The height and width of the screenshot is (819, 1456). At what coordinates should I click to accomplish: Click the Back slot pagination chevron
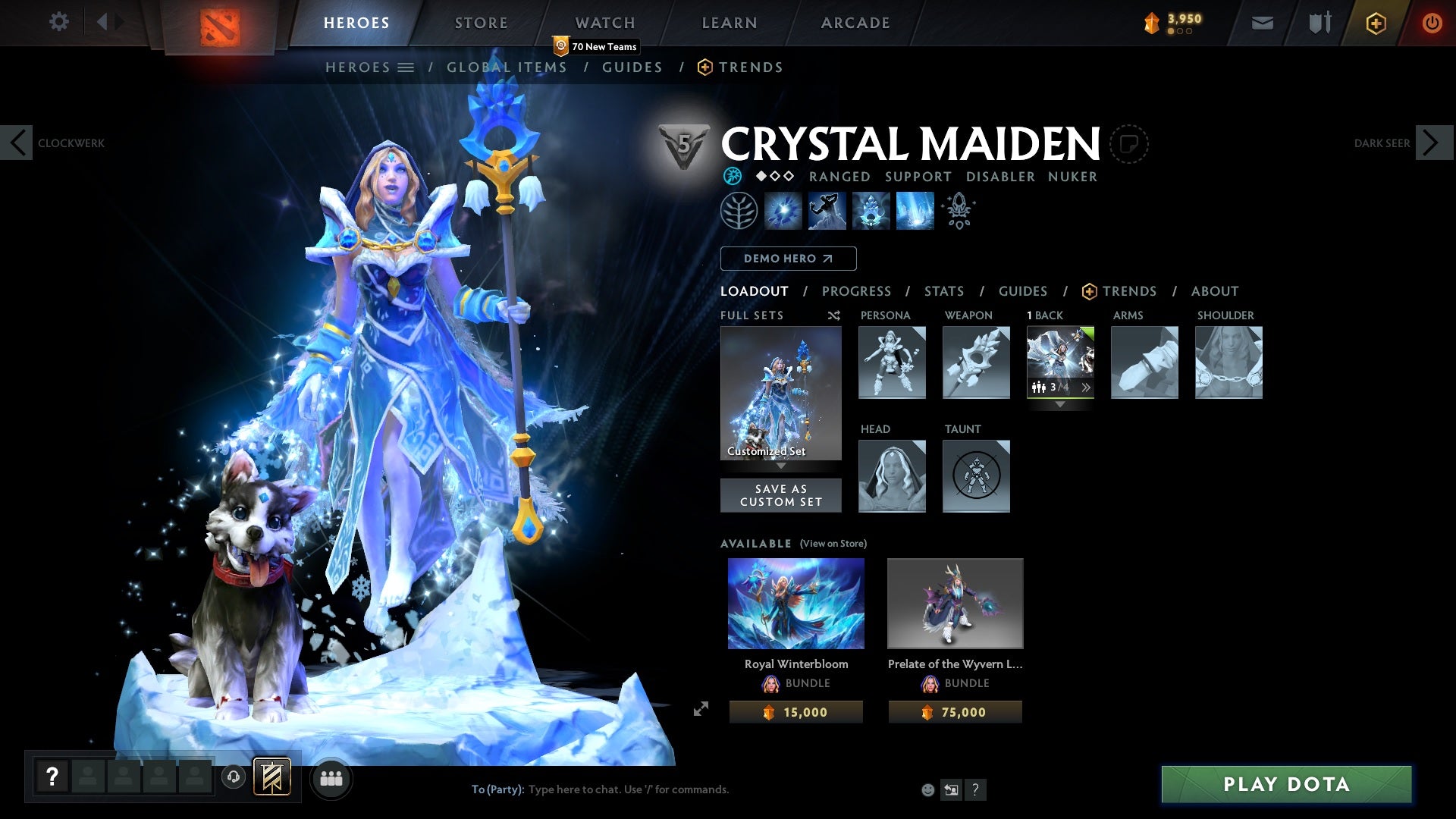[x=1087, y=387]
